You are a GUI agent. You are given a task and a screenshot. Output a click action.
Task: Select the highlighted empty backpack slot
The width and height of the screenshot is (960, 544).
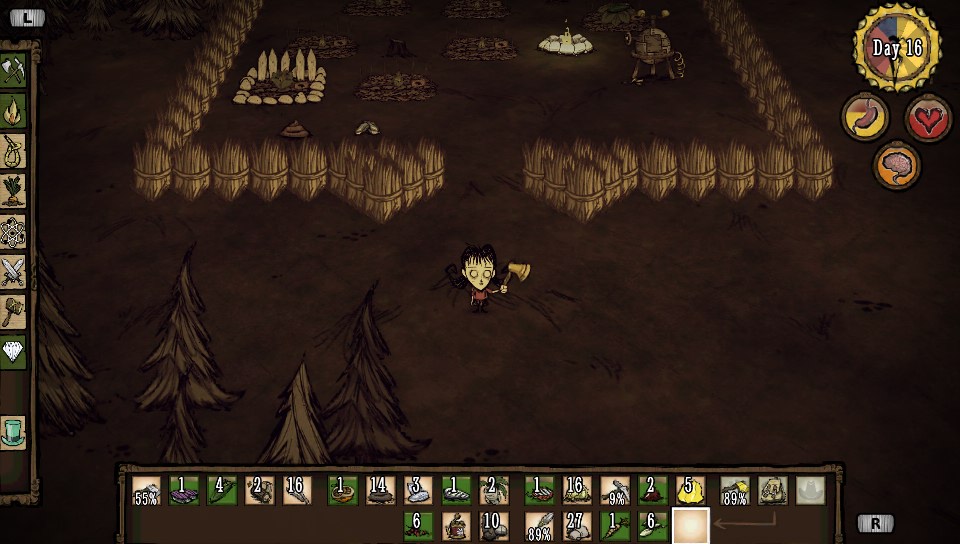[x=691, y=525]
